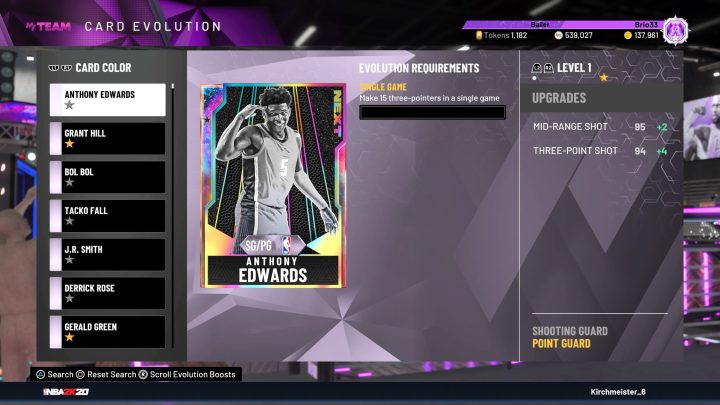720x405 pixels.
Task: Click the Level 1 evolution header
Action: point(574,68)
